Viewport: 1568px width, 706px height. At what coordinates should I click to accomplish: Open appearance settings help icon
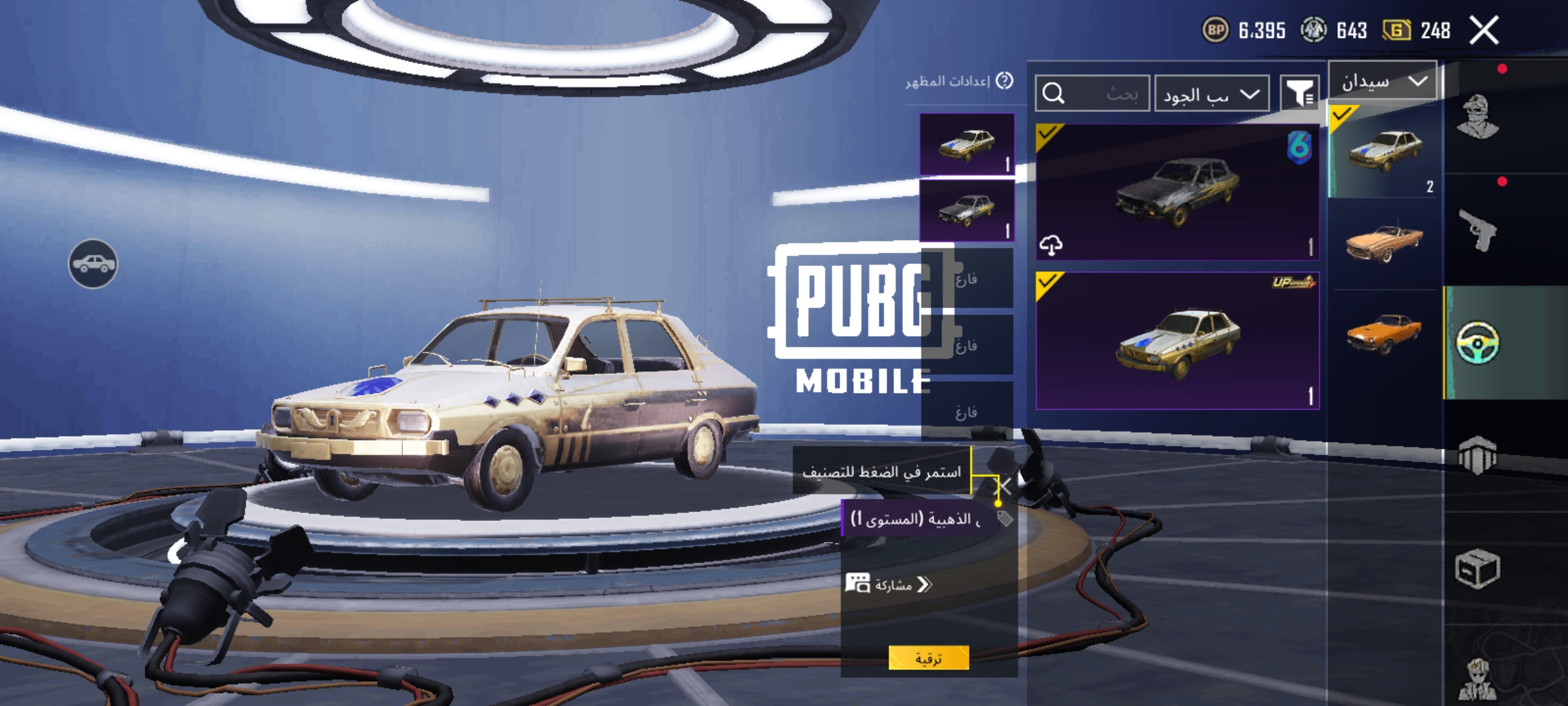click(x=1005, y=81)
